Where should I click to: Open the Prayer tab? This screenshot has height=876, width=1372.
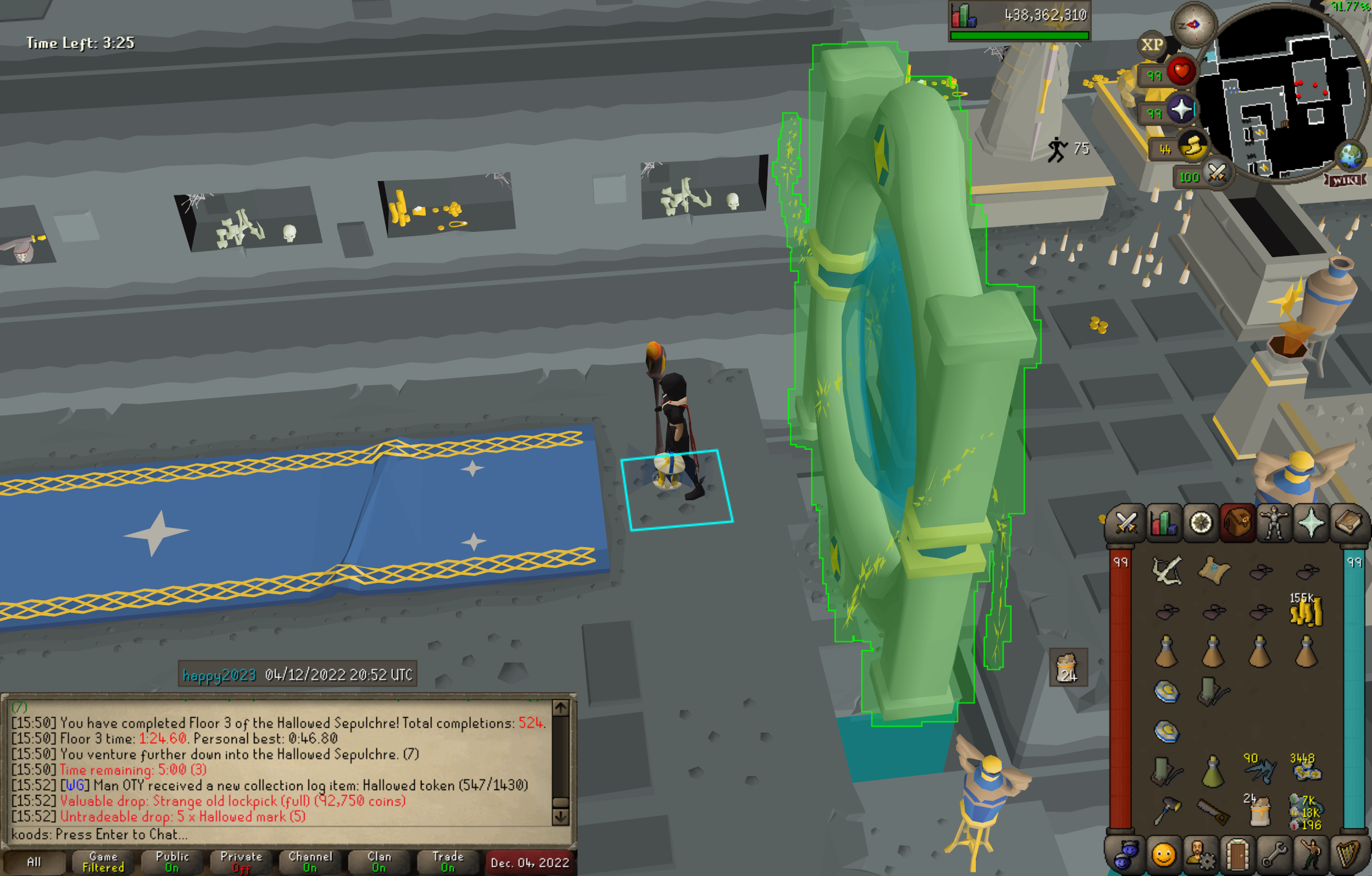pos(1311,524)
